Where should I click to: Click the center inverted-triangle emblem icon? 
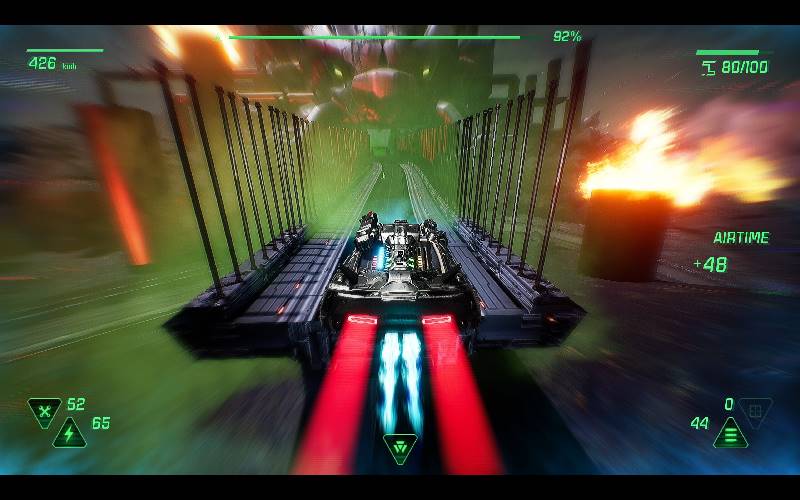pyautogui.click(x=400, y=447)
